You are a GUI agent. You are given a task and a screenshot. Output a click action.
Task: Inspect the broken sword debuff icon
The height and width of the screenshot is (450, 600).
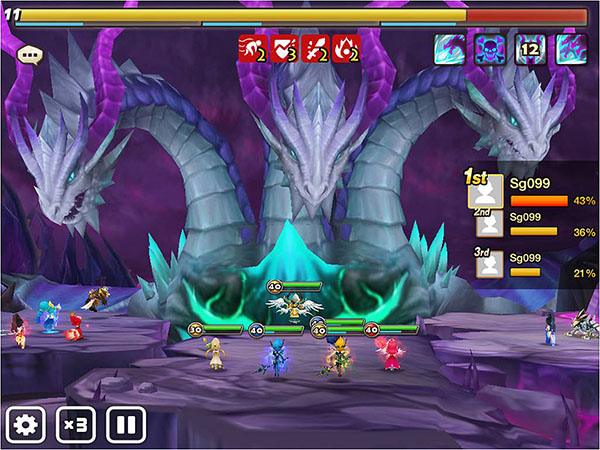pos(315,49)
